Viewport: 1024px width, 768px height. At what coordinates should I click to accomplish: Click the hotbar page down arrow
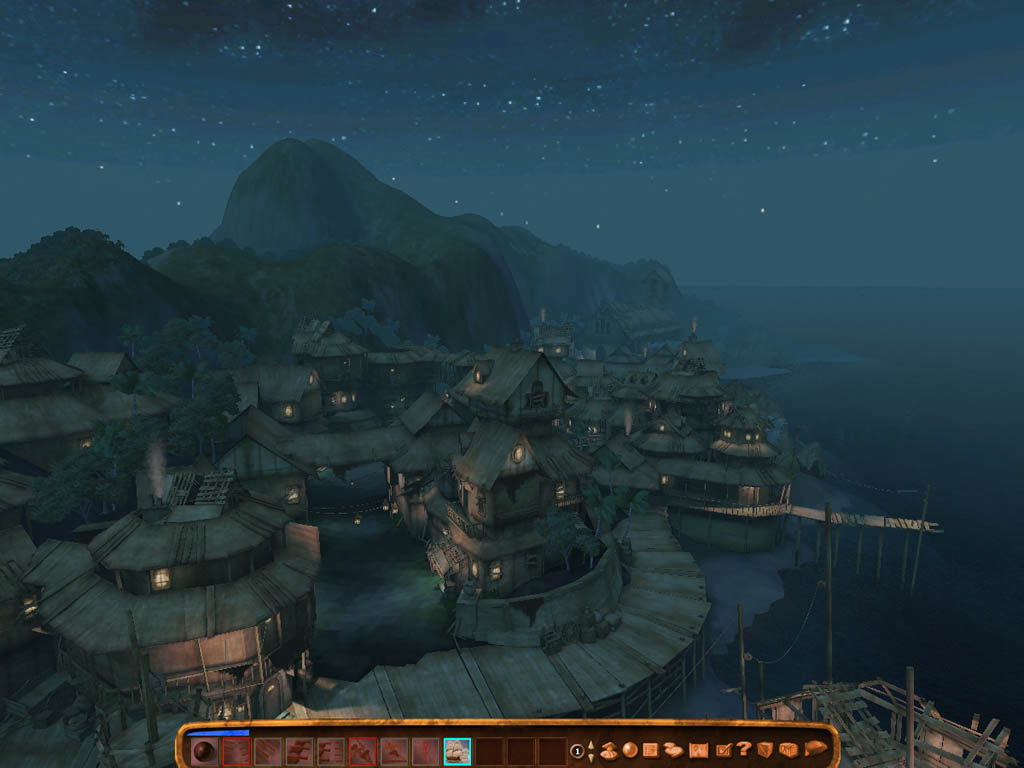click(x=590, y=756)
